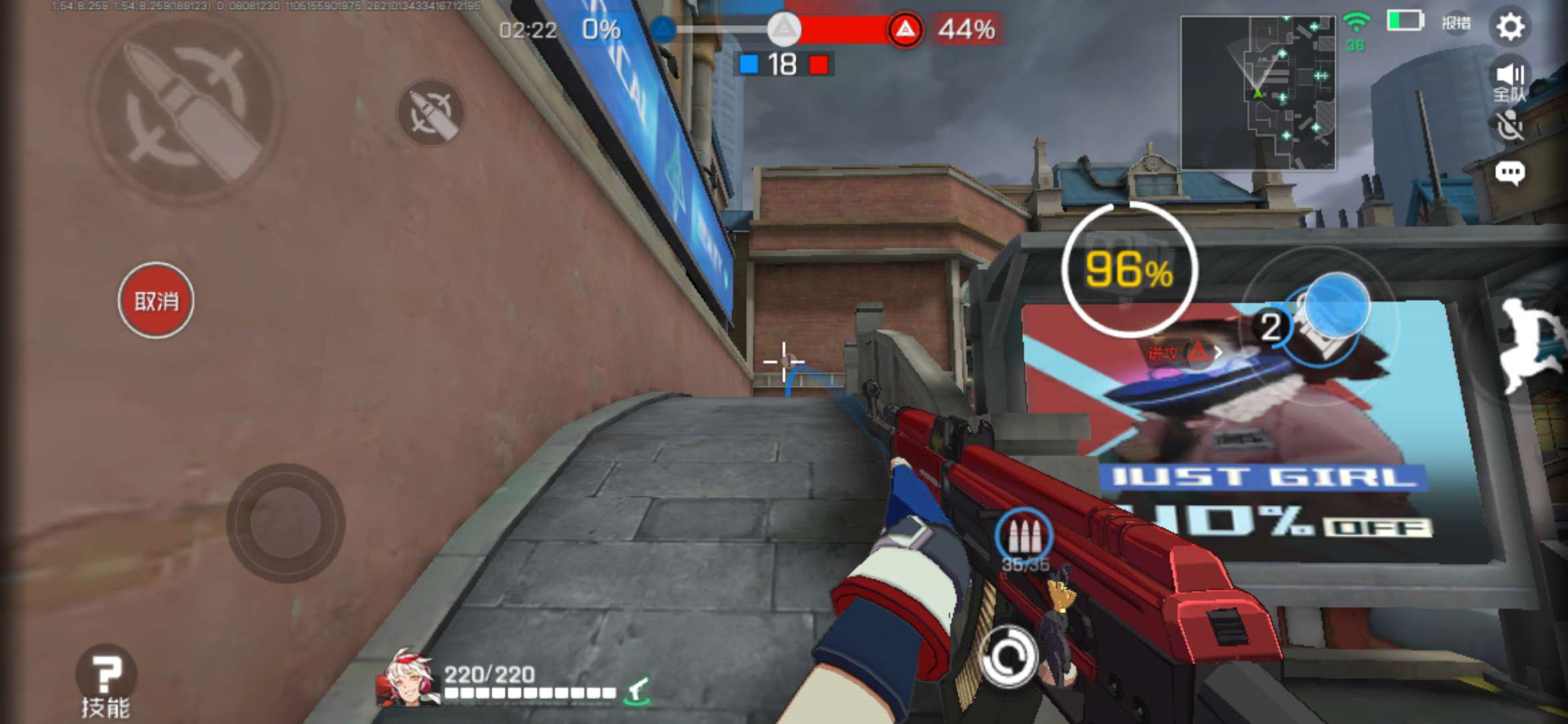Tap the small bullet fire button

(430, 112)
